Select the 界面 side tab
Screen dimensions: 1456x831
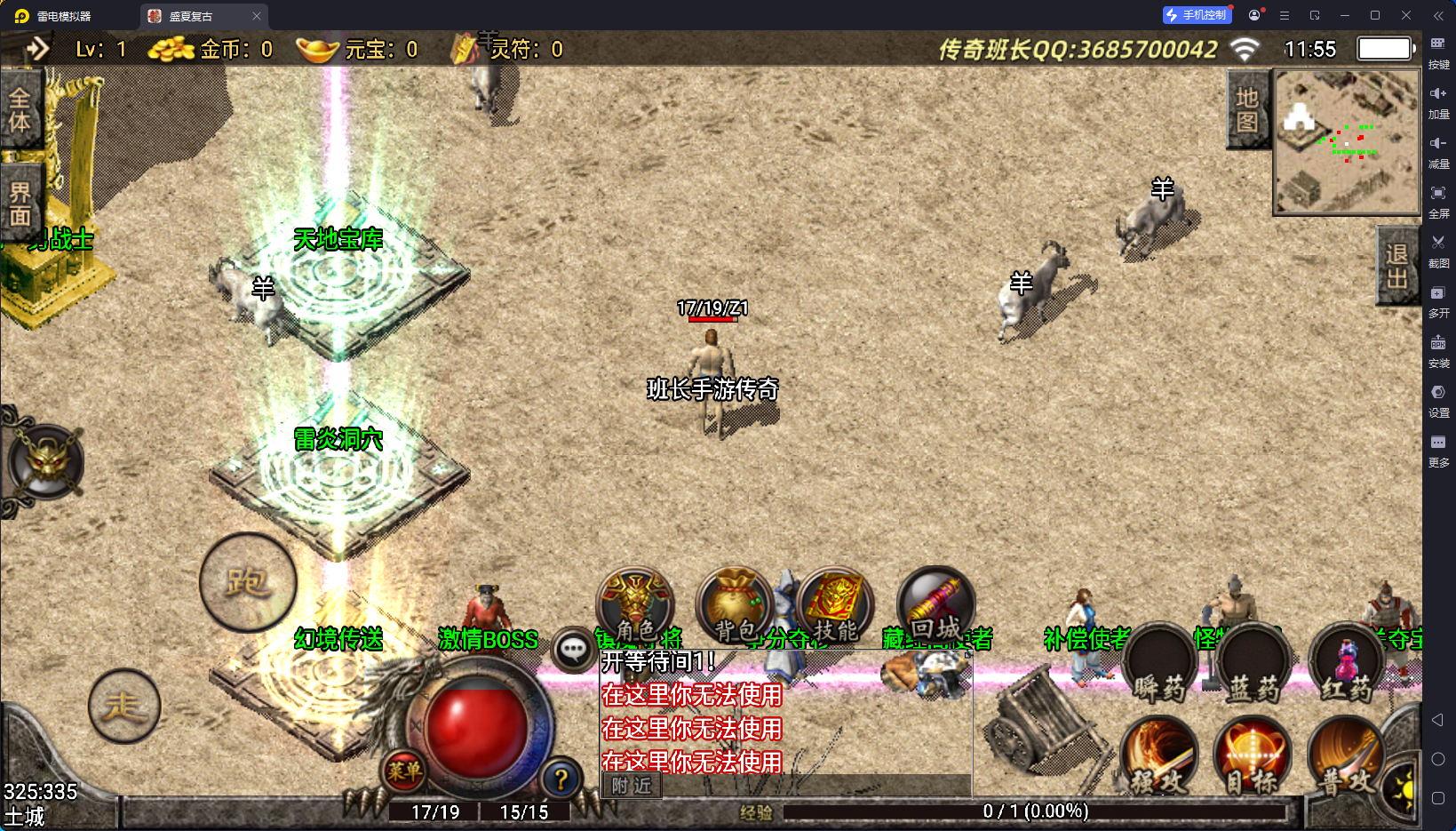pos(20,204)
